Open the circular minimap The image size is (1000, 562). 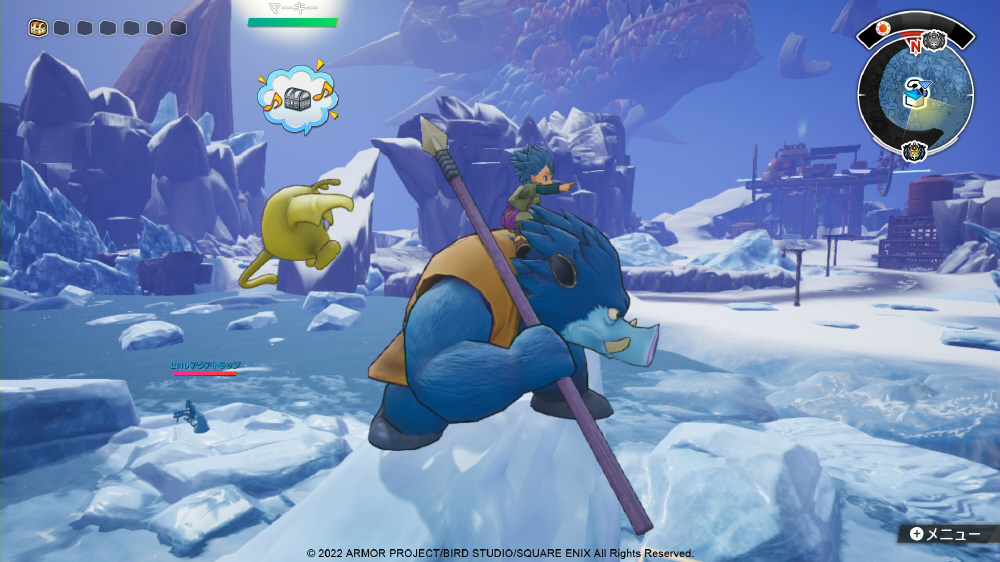tap(915, 96)
